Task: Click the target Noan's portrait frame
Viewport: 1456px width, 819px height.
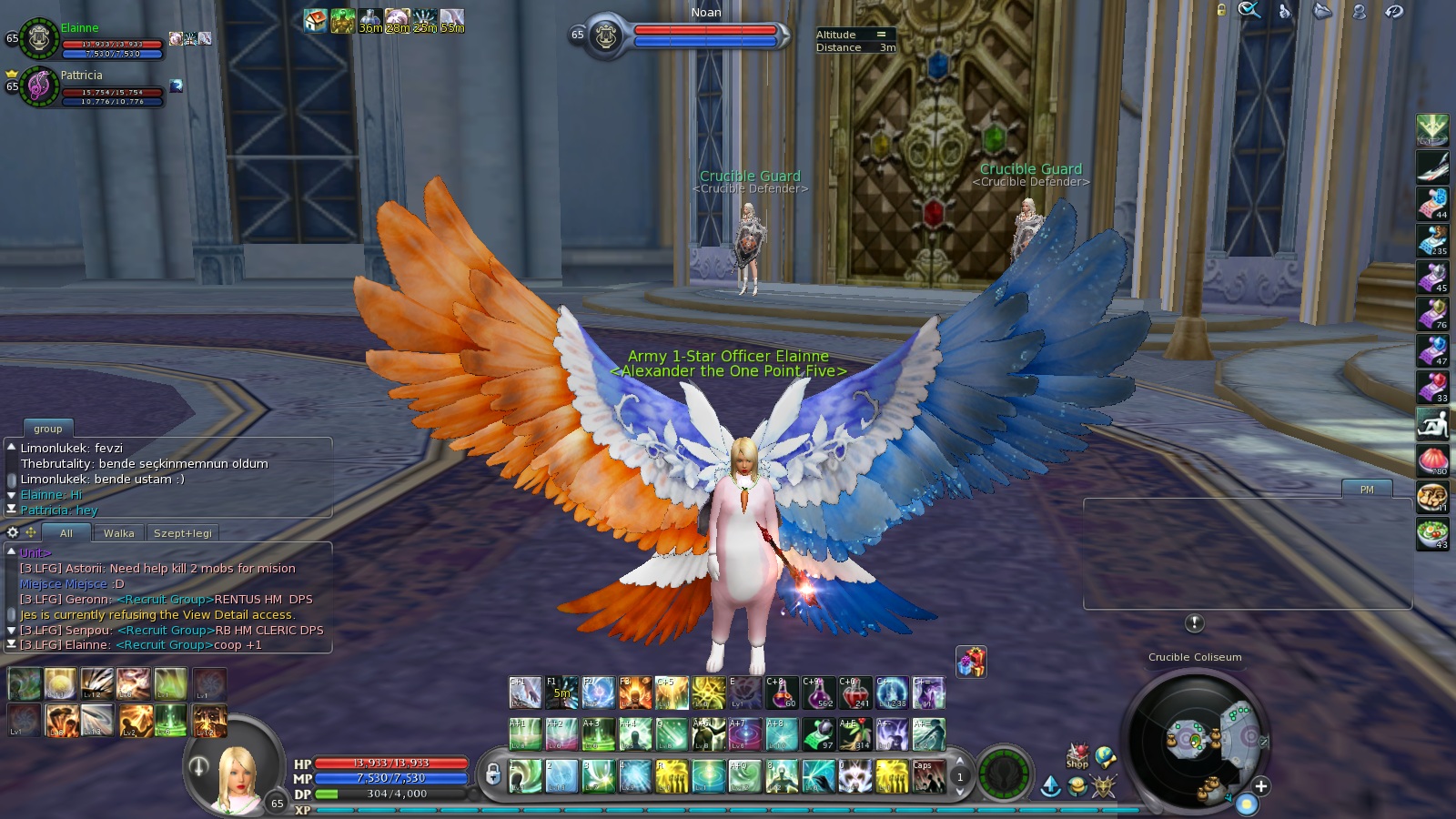Action: point(605,36)
